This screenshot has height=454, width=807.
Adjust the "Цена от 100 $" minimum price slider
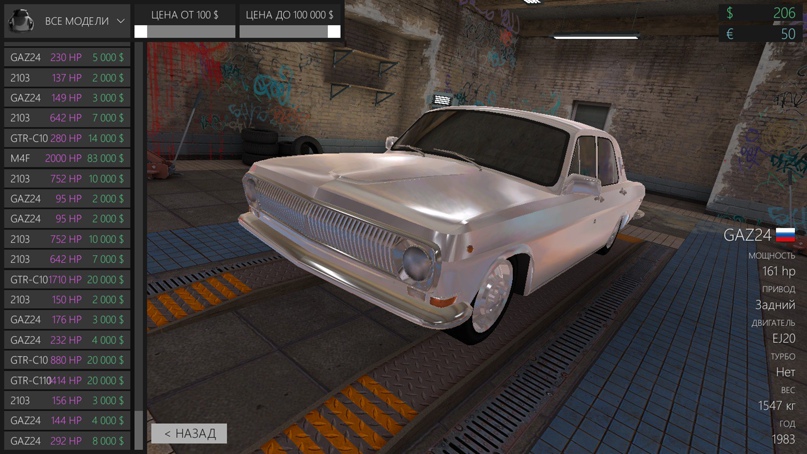click(141, 32)
